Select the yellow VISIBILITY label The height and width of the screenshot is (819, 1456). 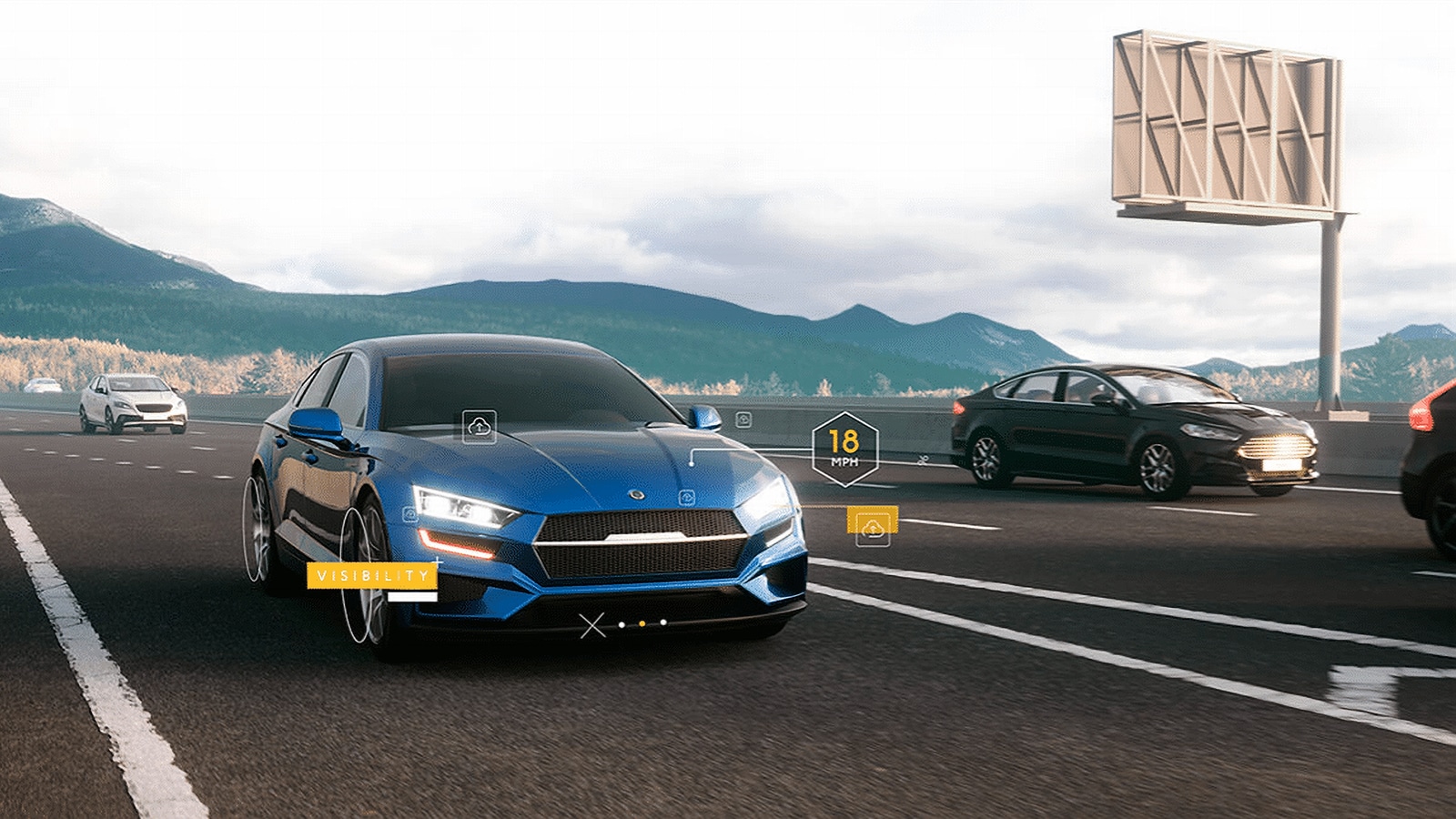pos(372,576)
